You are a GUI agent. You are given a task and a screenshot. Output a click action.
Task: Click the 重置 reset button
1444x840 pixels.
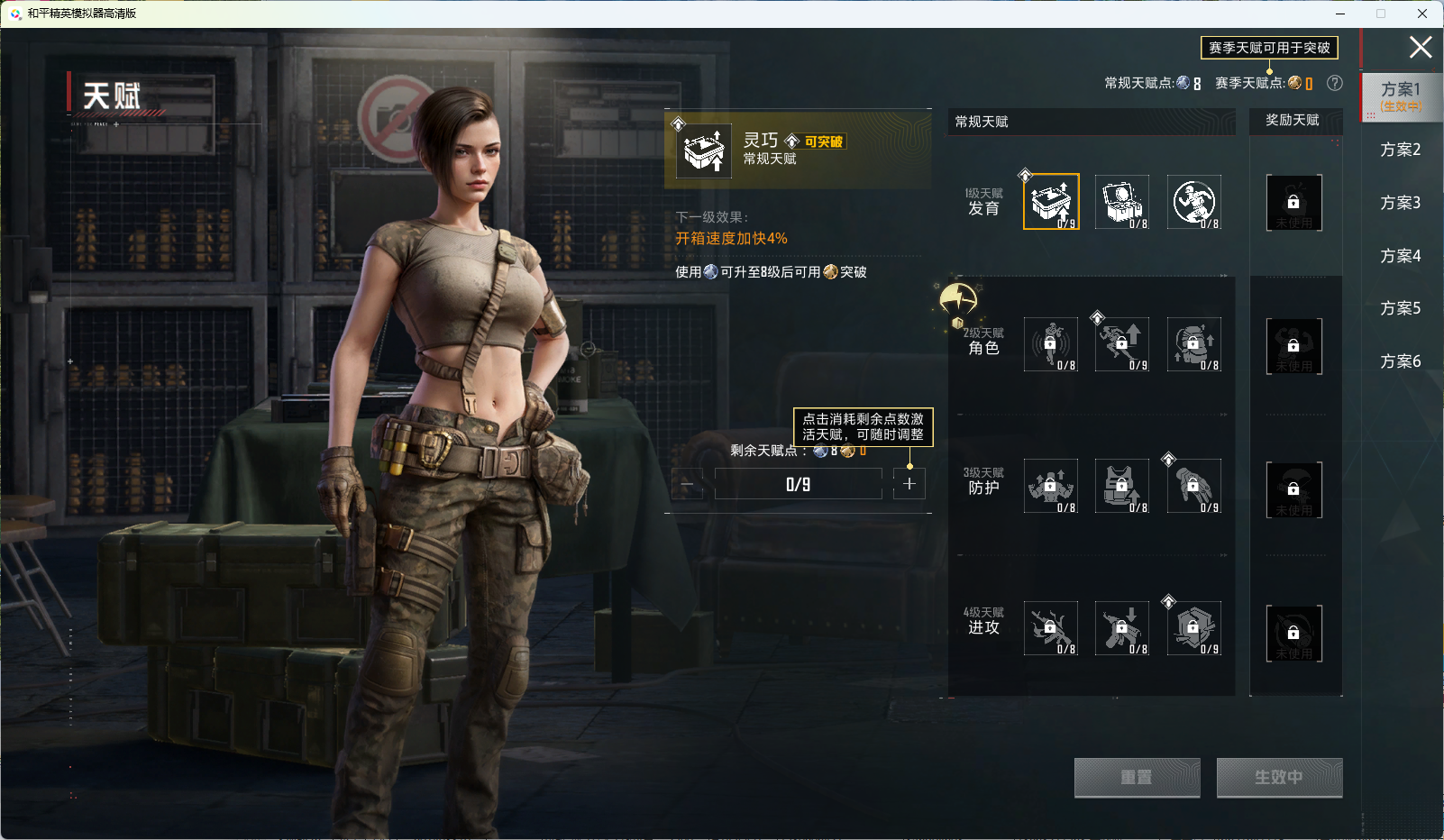coord(1137,777)
